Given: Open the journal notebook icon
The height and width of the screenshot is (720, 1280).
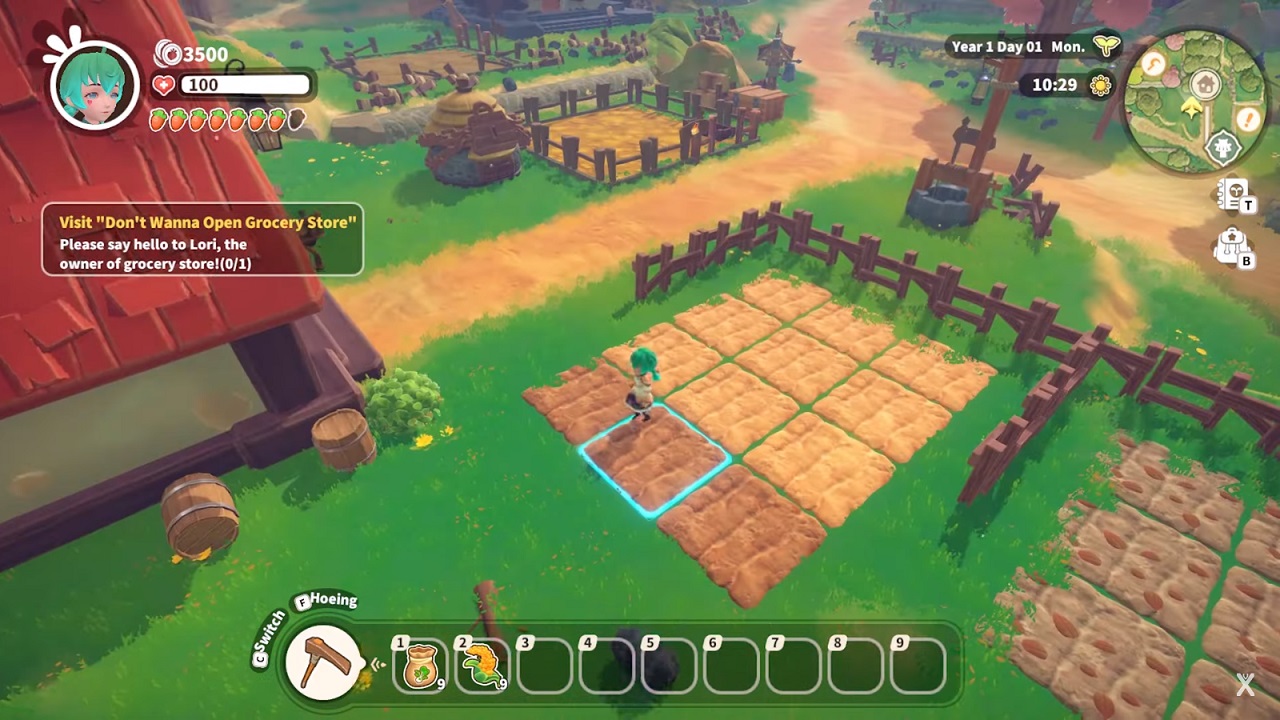Looking at the screenshot, I should click(x=1233, y=195).
